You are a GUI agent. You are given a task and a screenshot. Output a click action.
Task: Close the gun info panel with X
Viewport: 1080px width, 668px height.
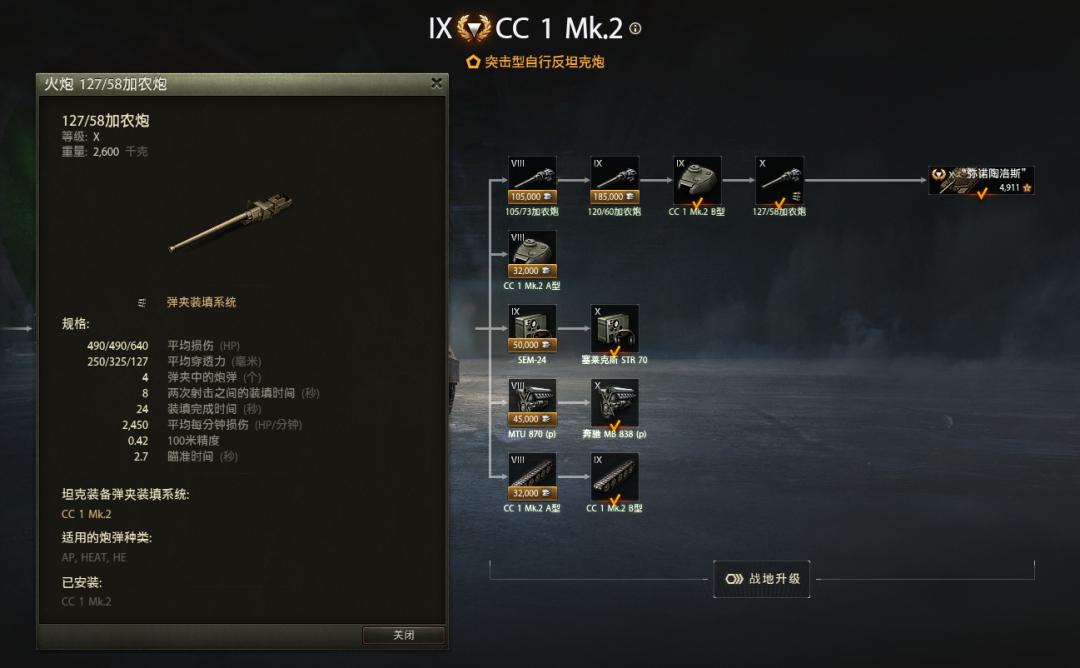[x=436, y=84]
